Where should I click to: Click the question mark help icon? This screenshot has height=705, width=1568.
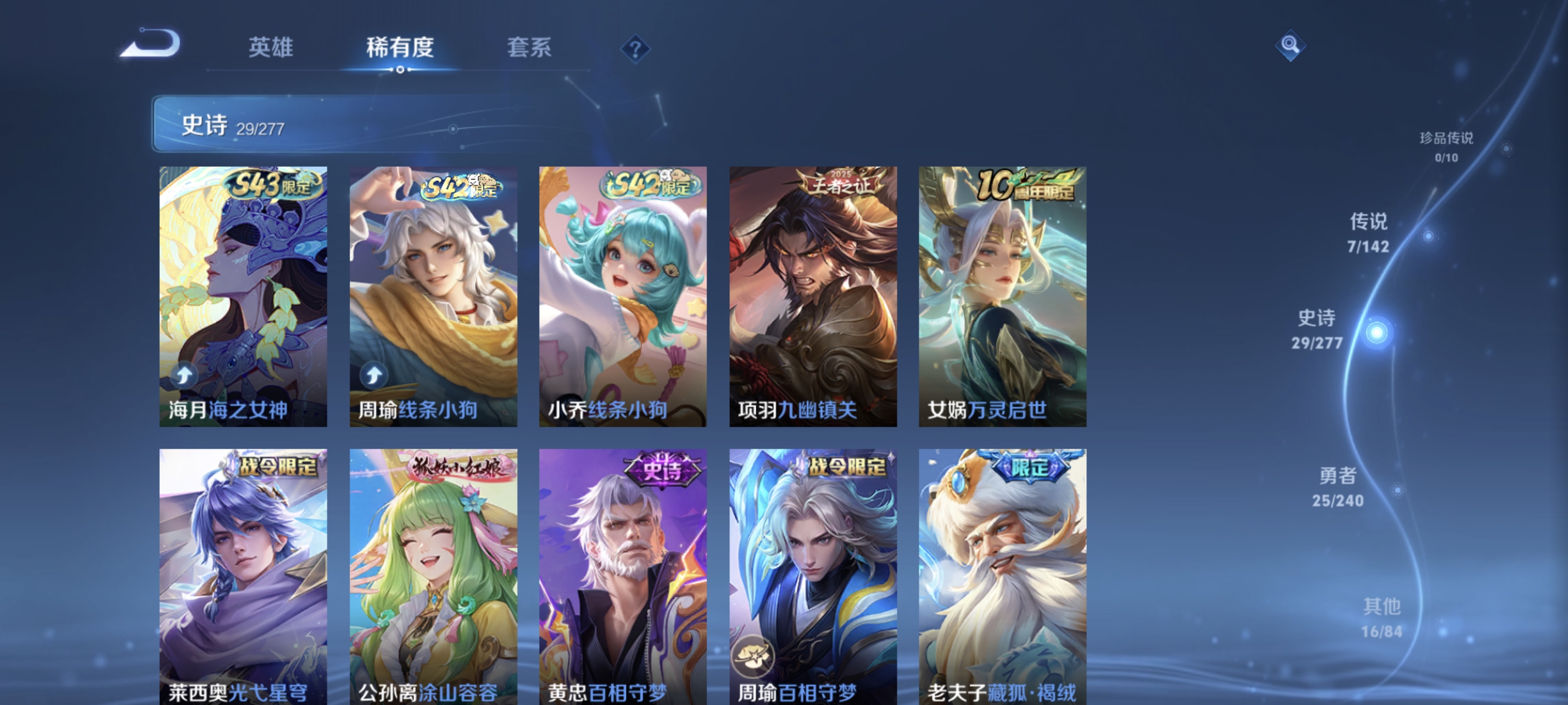pyautogui.click(x=635, y=49)
